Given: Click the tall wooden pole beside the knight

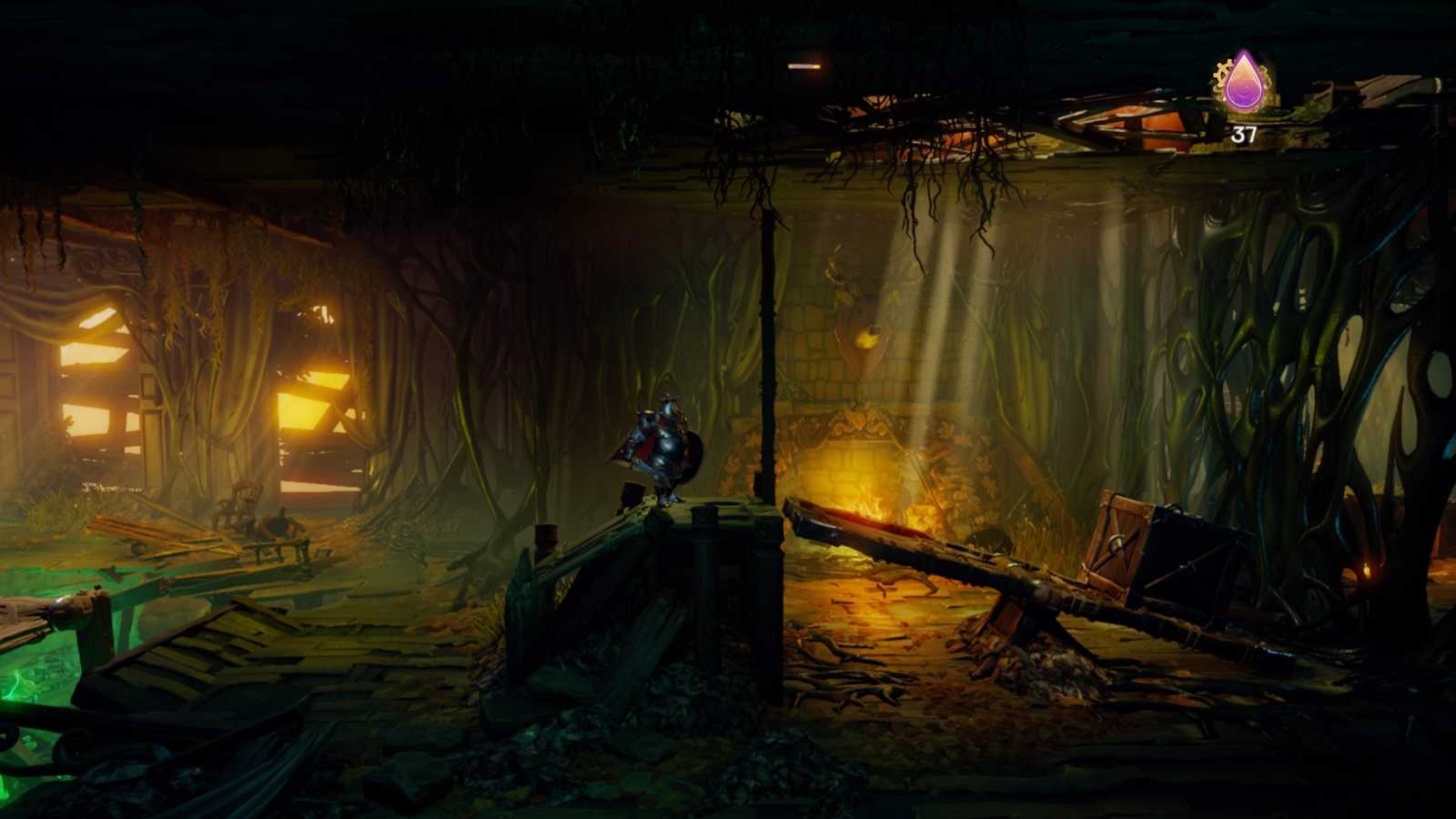Looking at the screenshot, I should (767, 346).
